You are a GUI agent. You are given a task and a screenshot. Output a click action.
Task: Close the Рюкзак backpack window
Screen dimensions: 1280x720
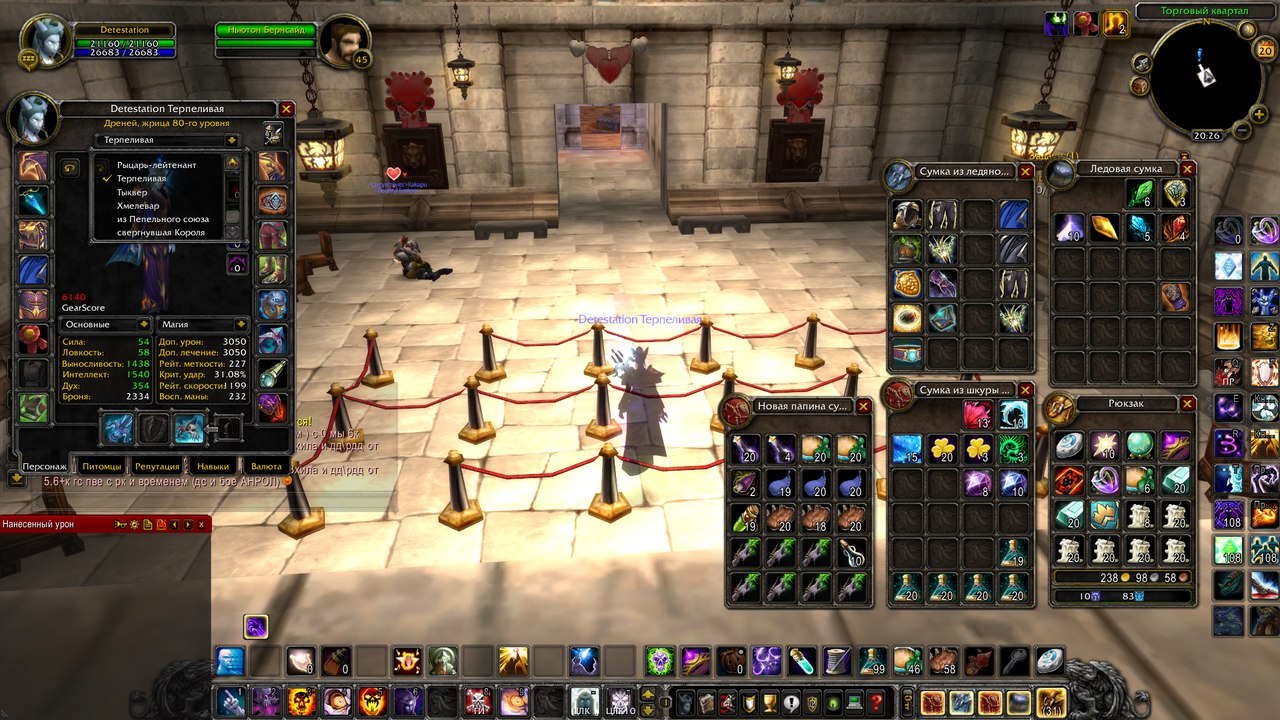coord(1187,404)
